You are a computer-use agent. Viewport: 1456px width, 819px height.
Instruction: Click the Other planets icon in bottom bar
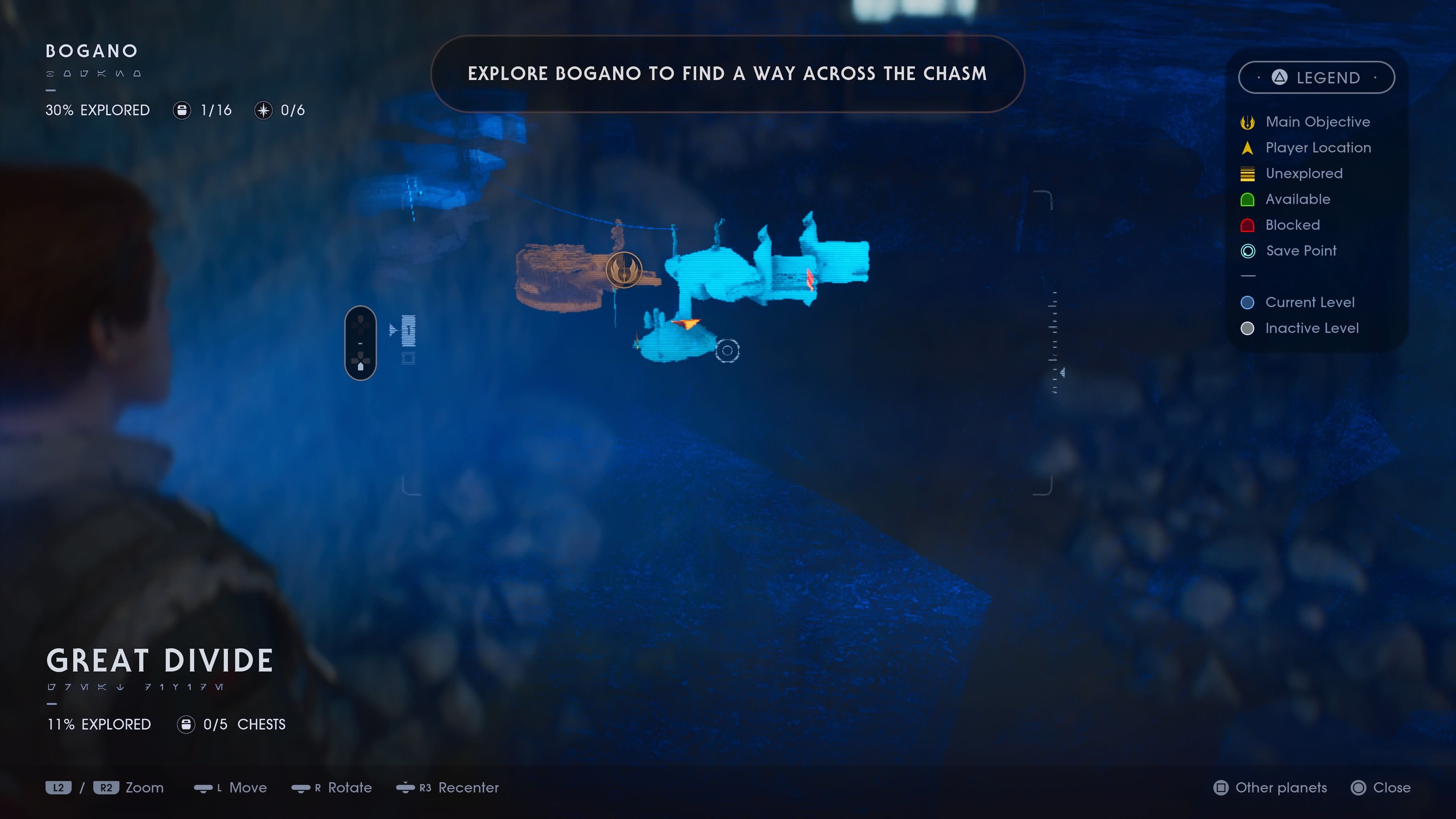click(x=1221, y=788)
